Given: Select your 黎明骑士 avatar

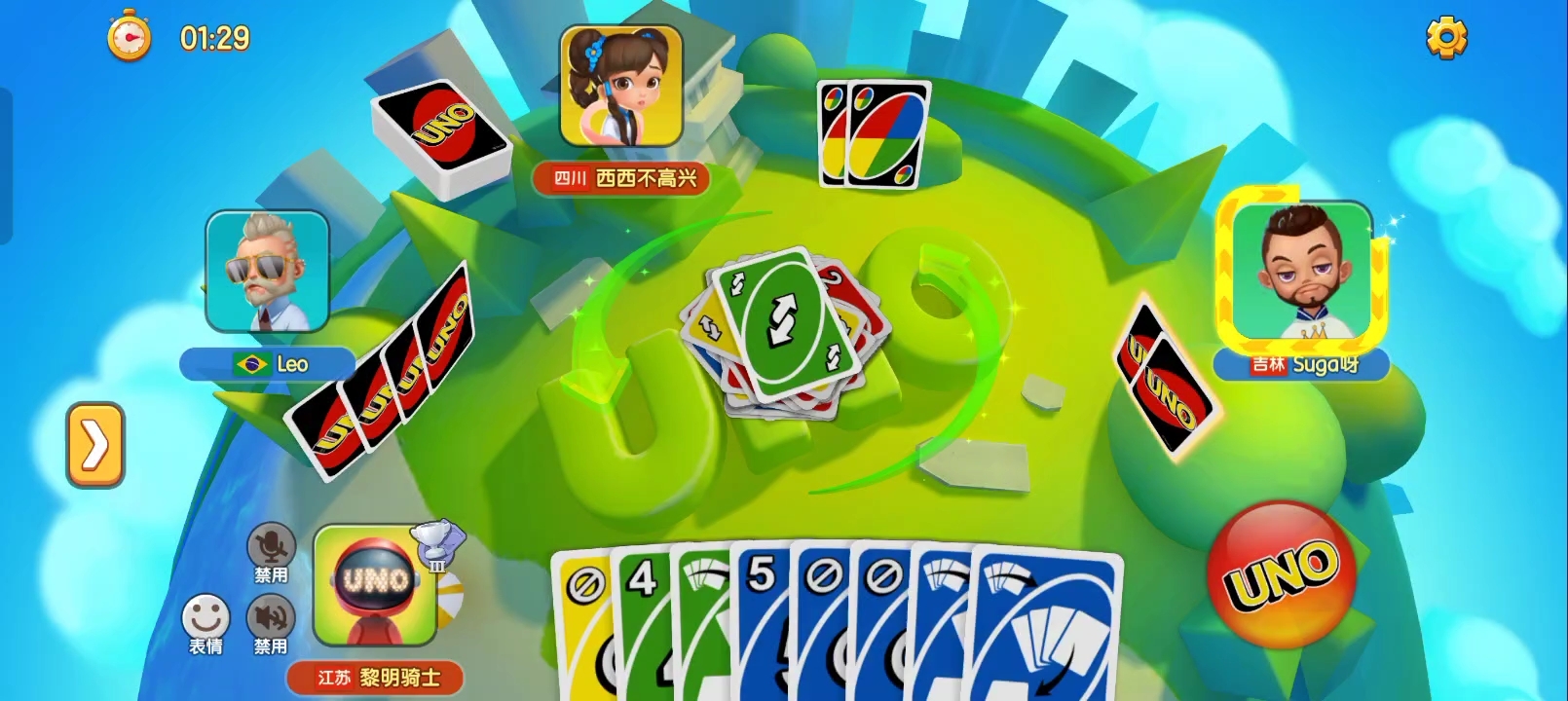Looking at the screenshot, I should pos(373,589).
